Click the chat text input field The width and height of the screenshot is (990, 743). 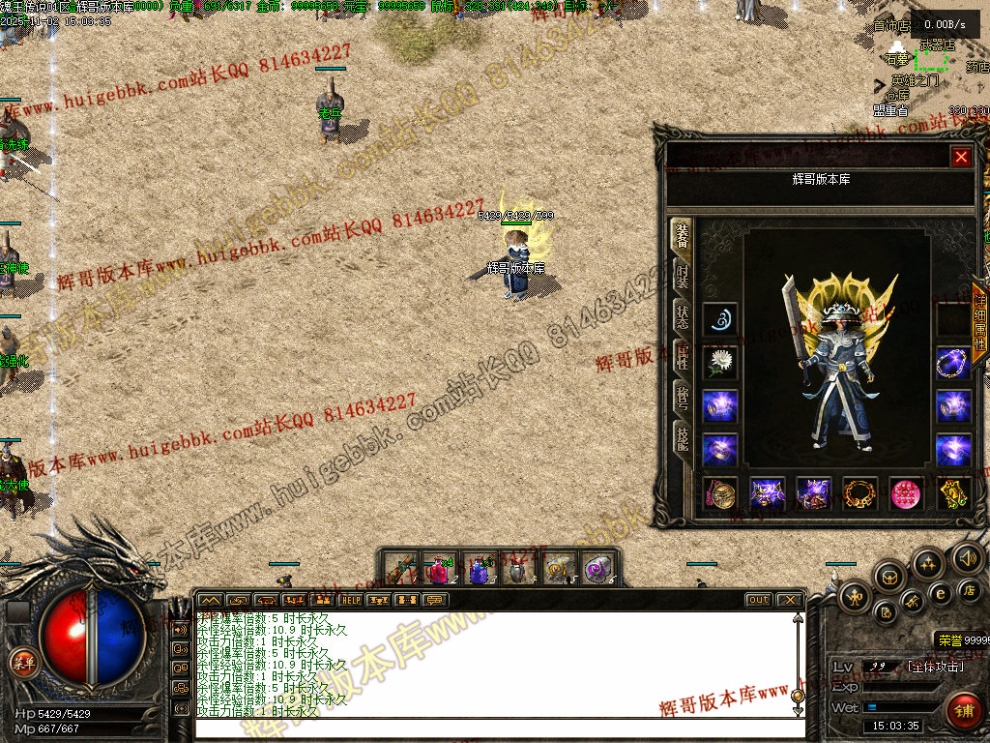pyautogui.click(x=495, y=729)
